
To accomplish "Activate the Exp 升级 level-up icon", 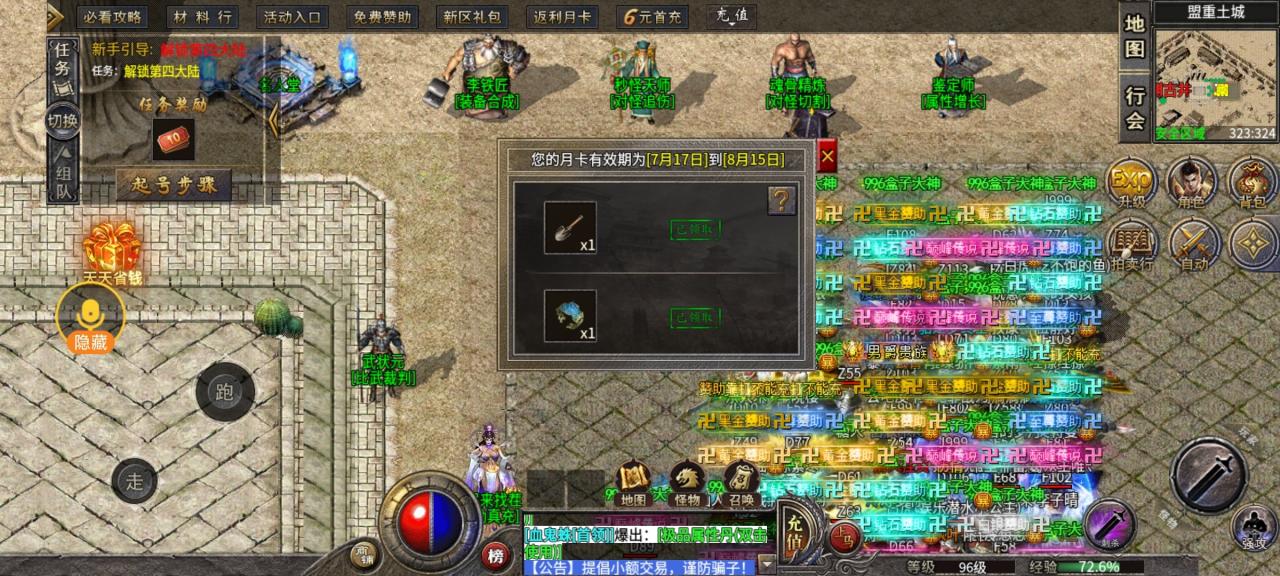I will pos(1132,182).
